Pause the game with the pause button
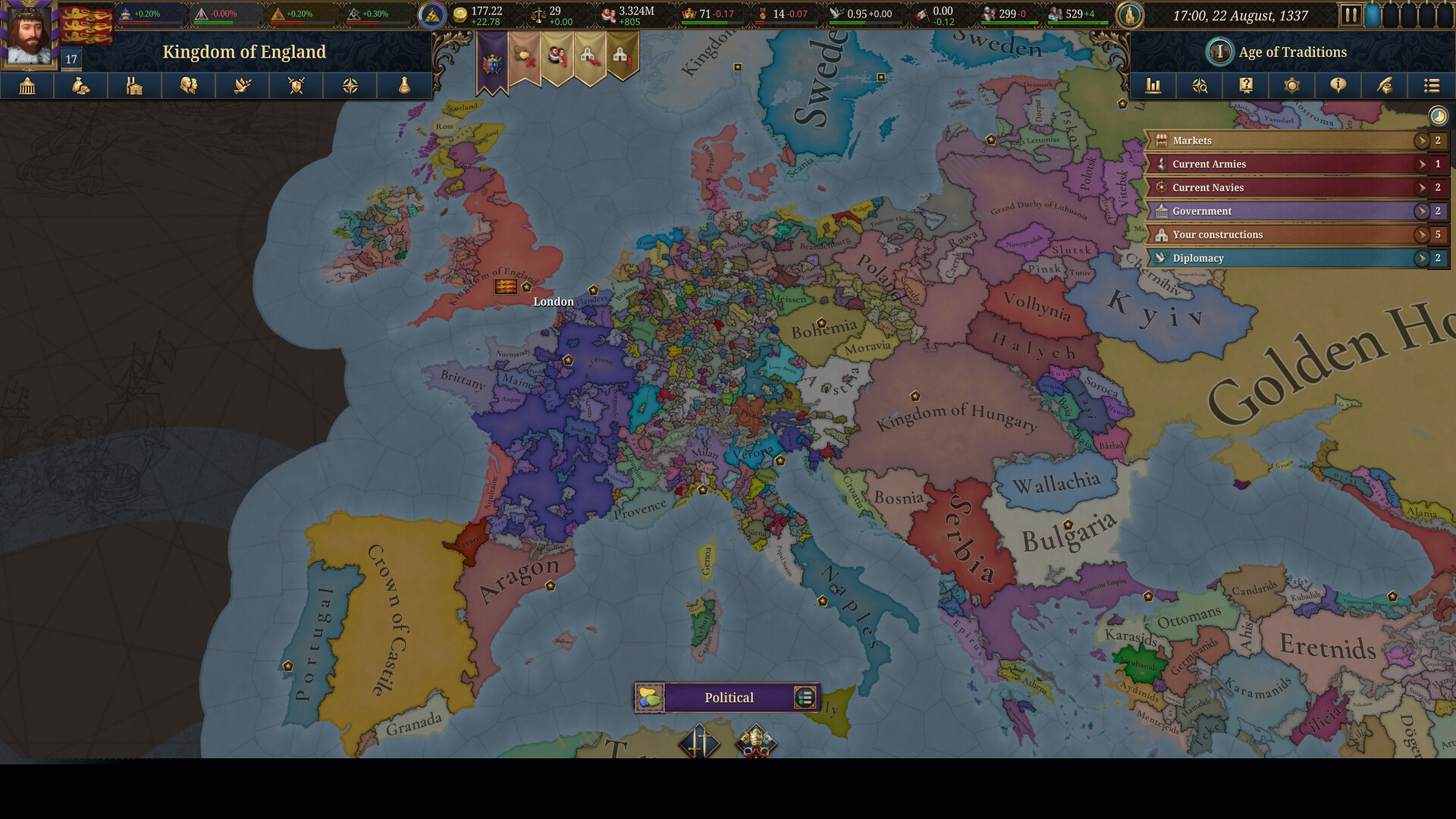 point(1351,15)
